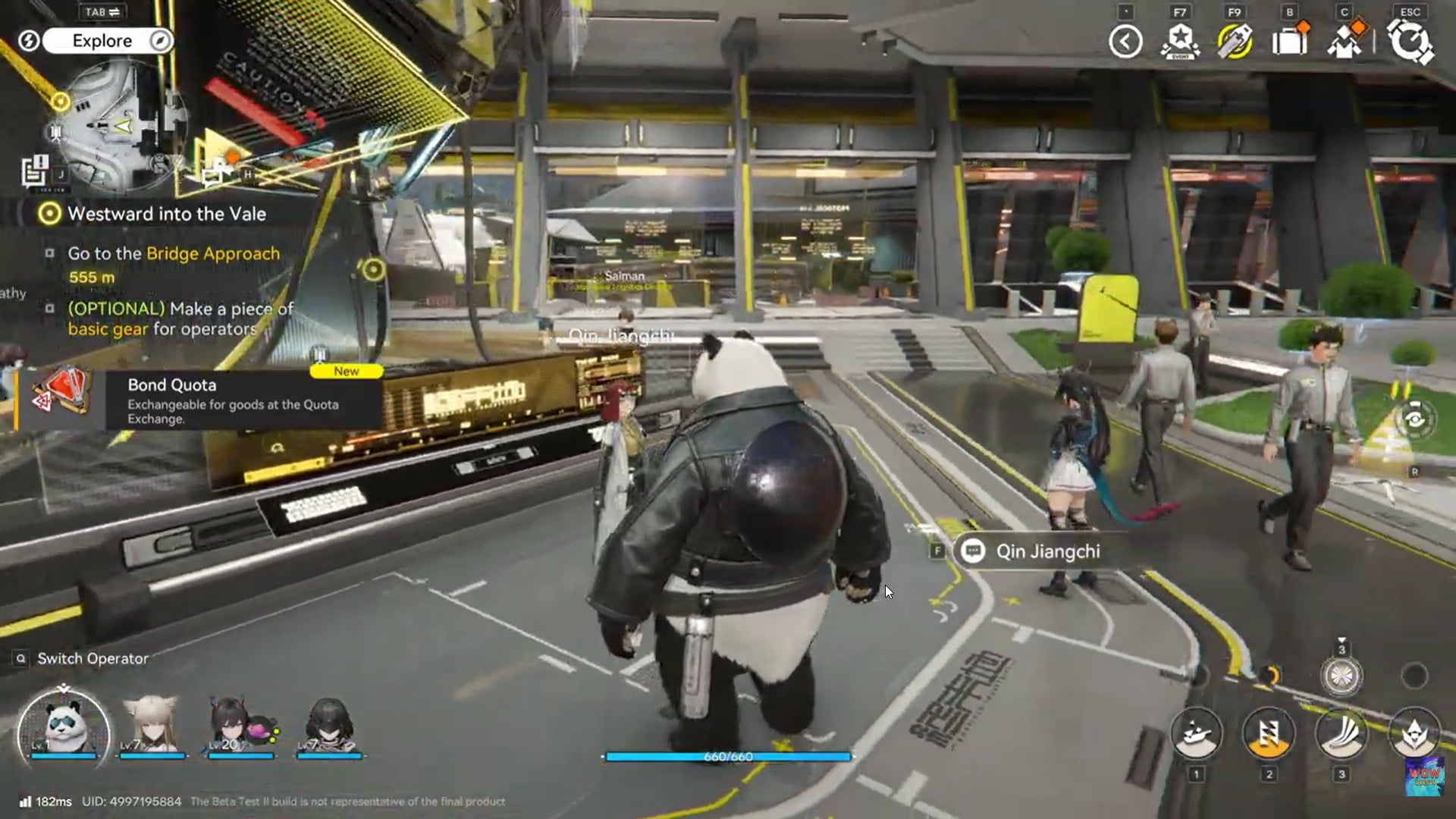Viewport: 1456px width, 819px height.
Task: Switch to the level 20 horned operator
Action: pos(240,726)
